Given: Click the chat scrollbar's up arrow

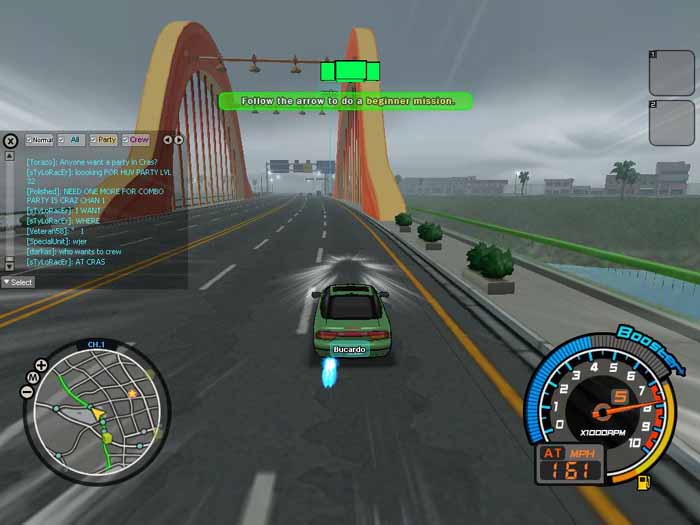Looking at the screenshot, I should (x=8, y=156).
